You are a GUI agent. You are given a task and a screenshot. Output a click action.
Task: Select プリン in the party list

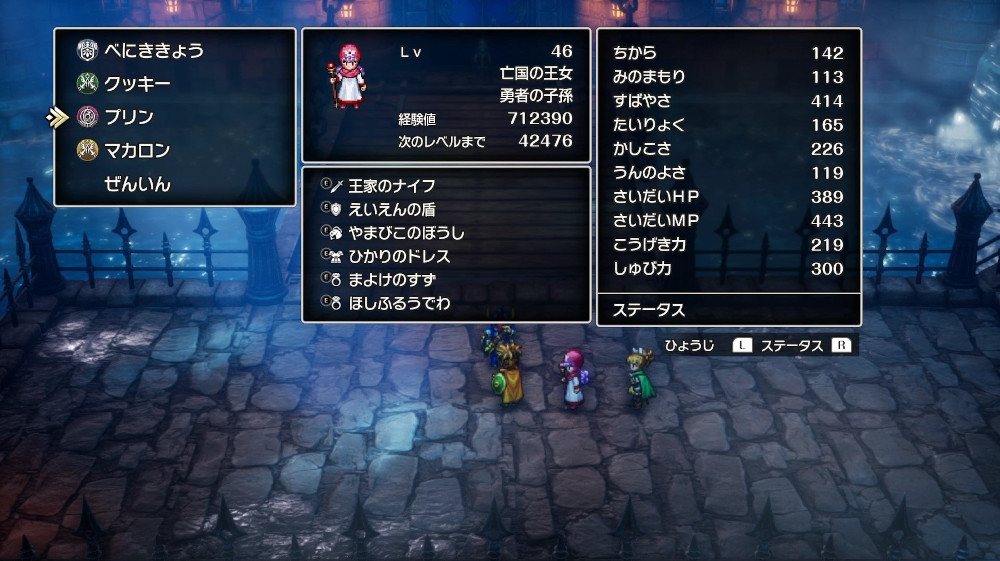129,117
